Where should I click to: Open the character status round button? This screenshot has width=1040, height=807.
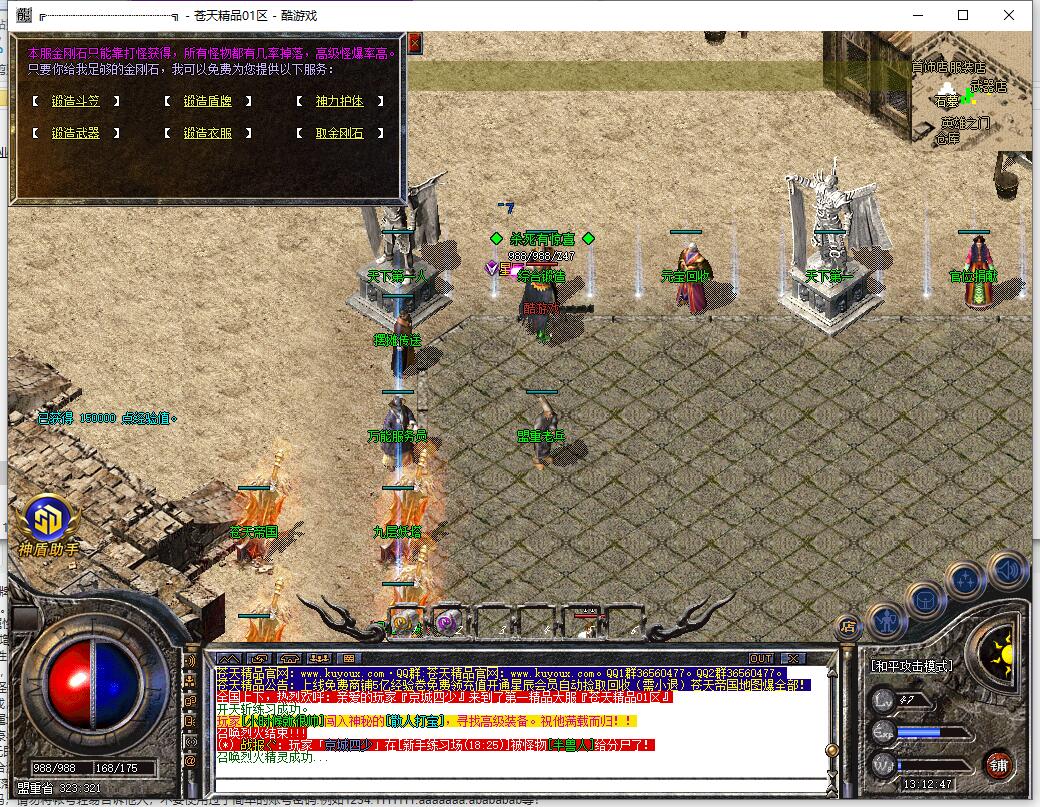886,621
